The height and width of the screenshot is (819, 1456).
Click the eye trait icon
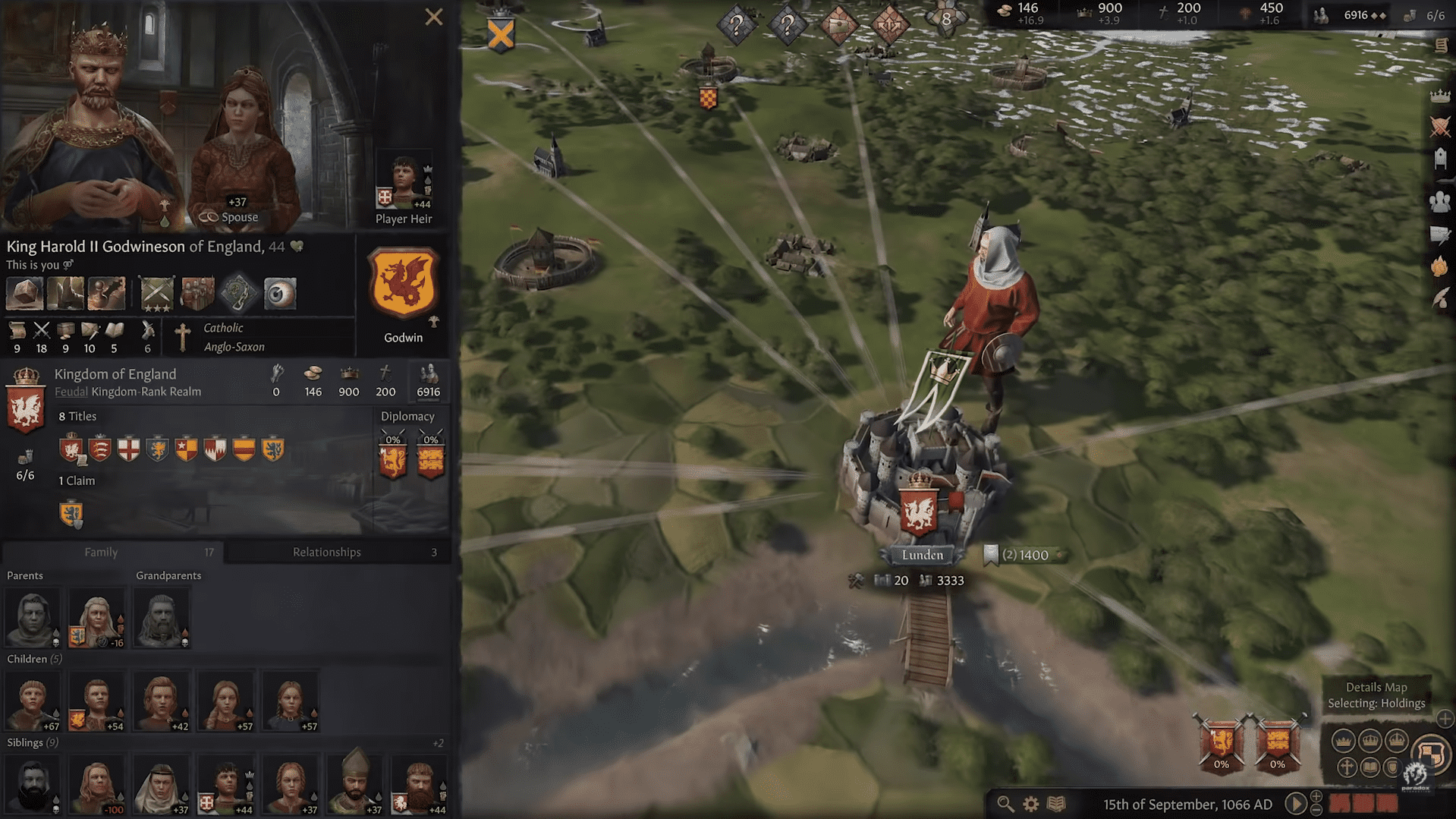point(279,294)
